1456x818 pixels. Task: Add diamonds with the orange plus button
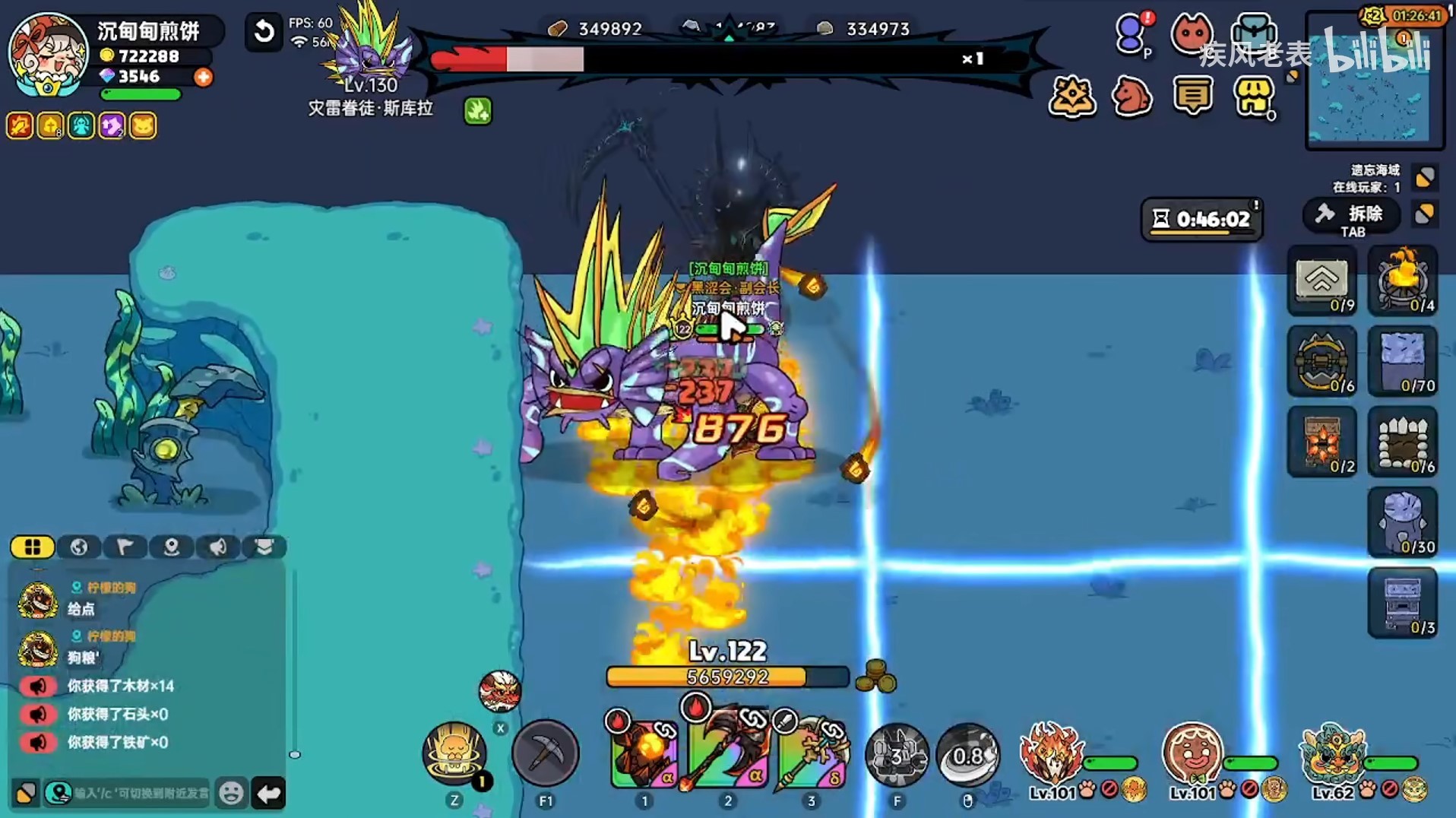click(203, 77)
